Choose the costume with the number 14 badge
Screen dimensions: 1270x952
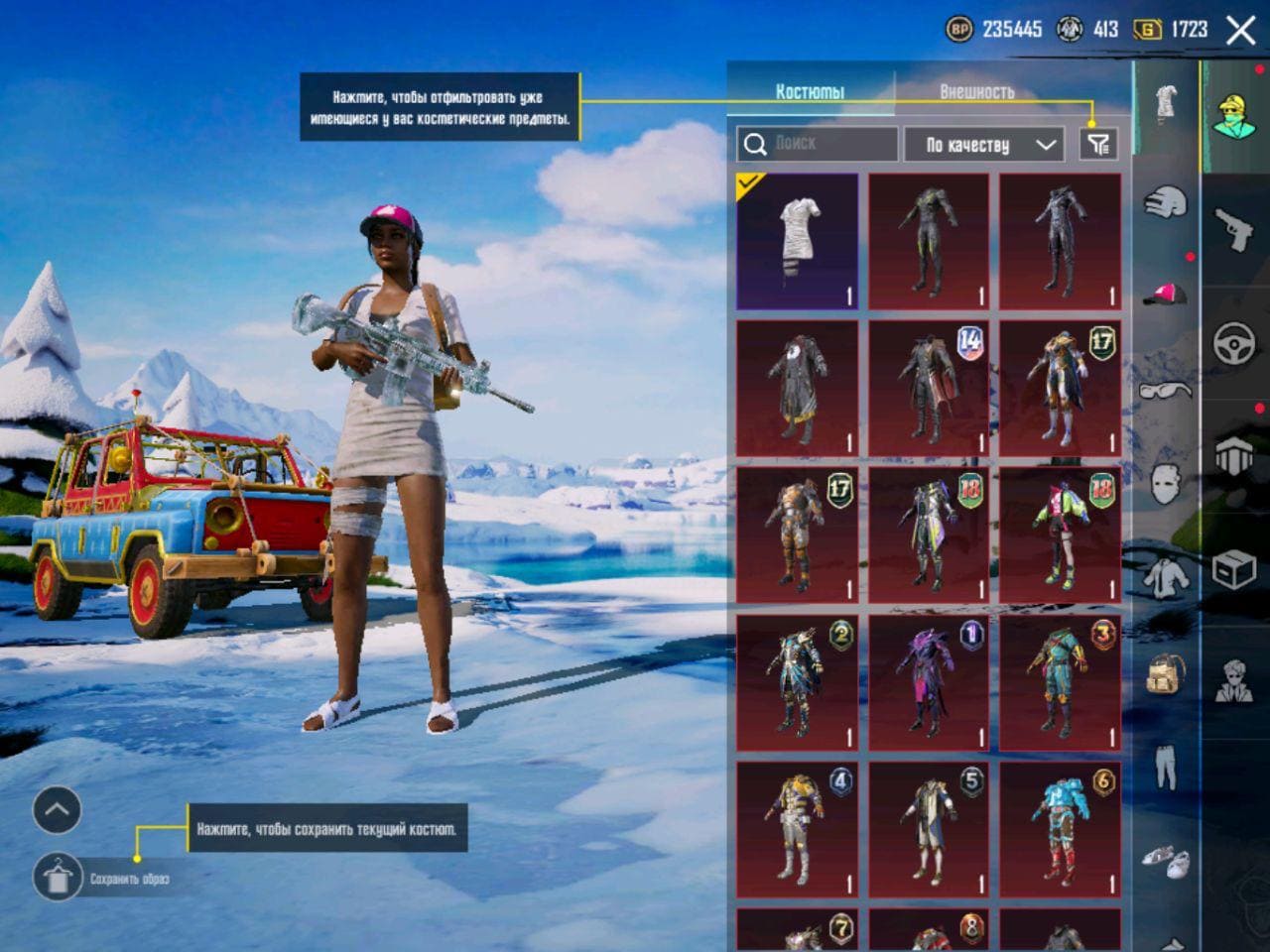929,388
